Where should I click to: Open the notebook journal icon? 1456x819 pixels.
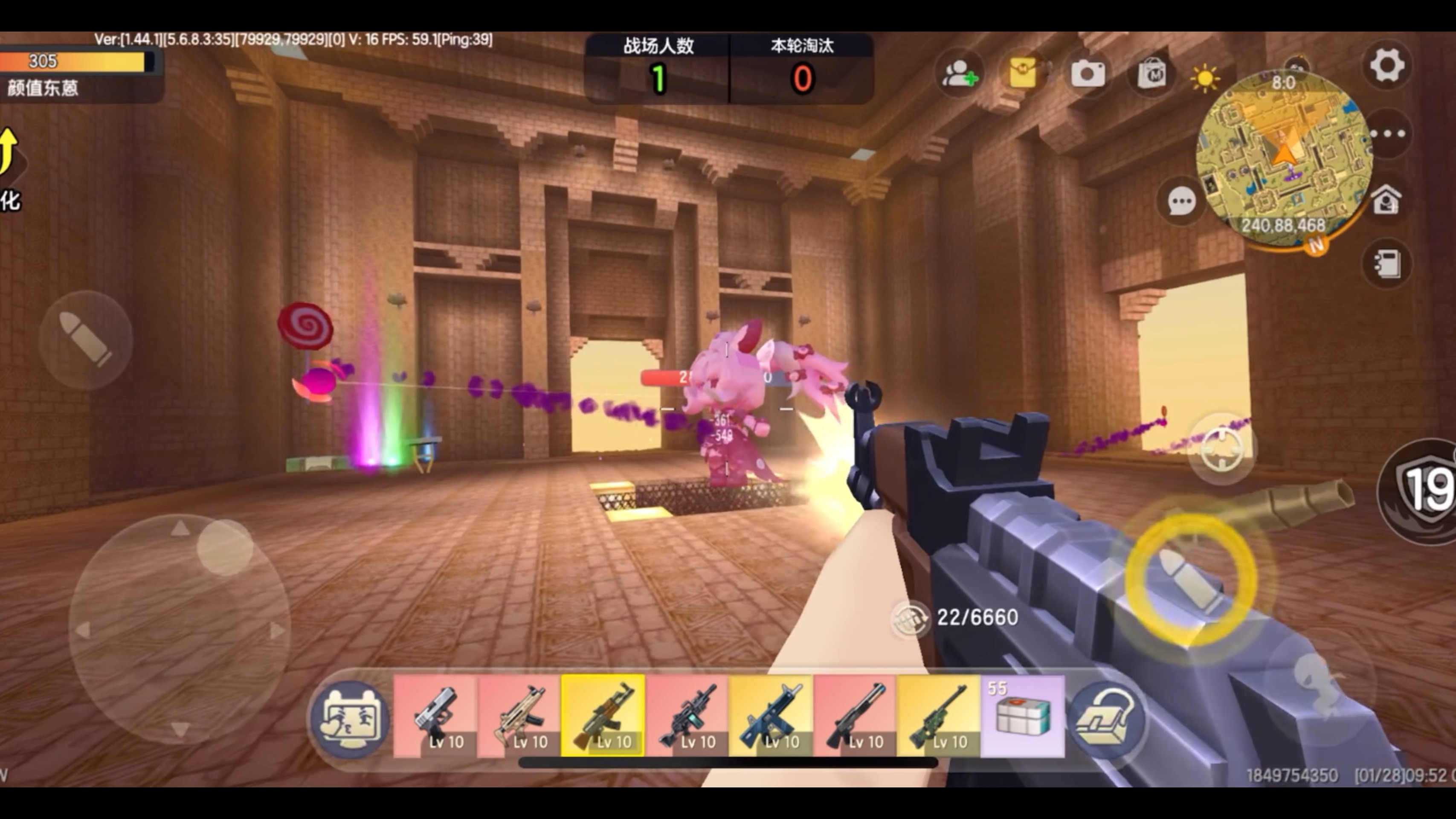click(1386, 263)
